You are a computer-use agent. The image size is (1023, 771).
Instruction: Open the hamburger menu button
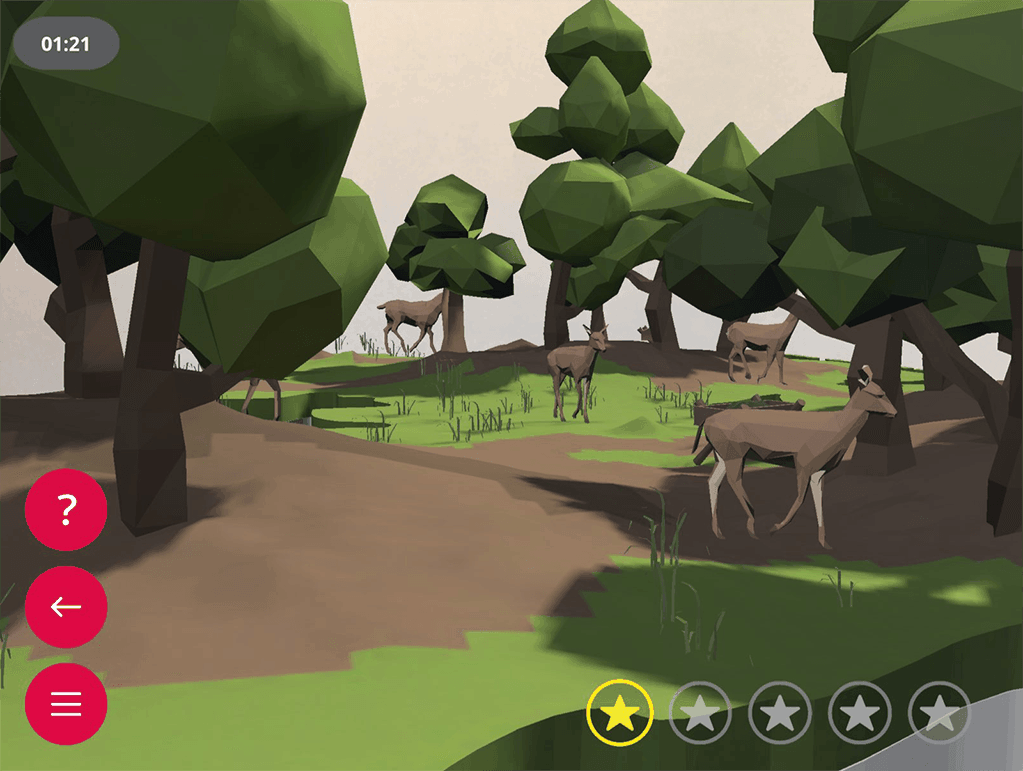[66, 704]
